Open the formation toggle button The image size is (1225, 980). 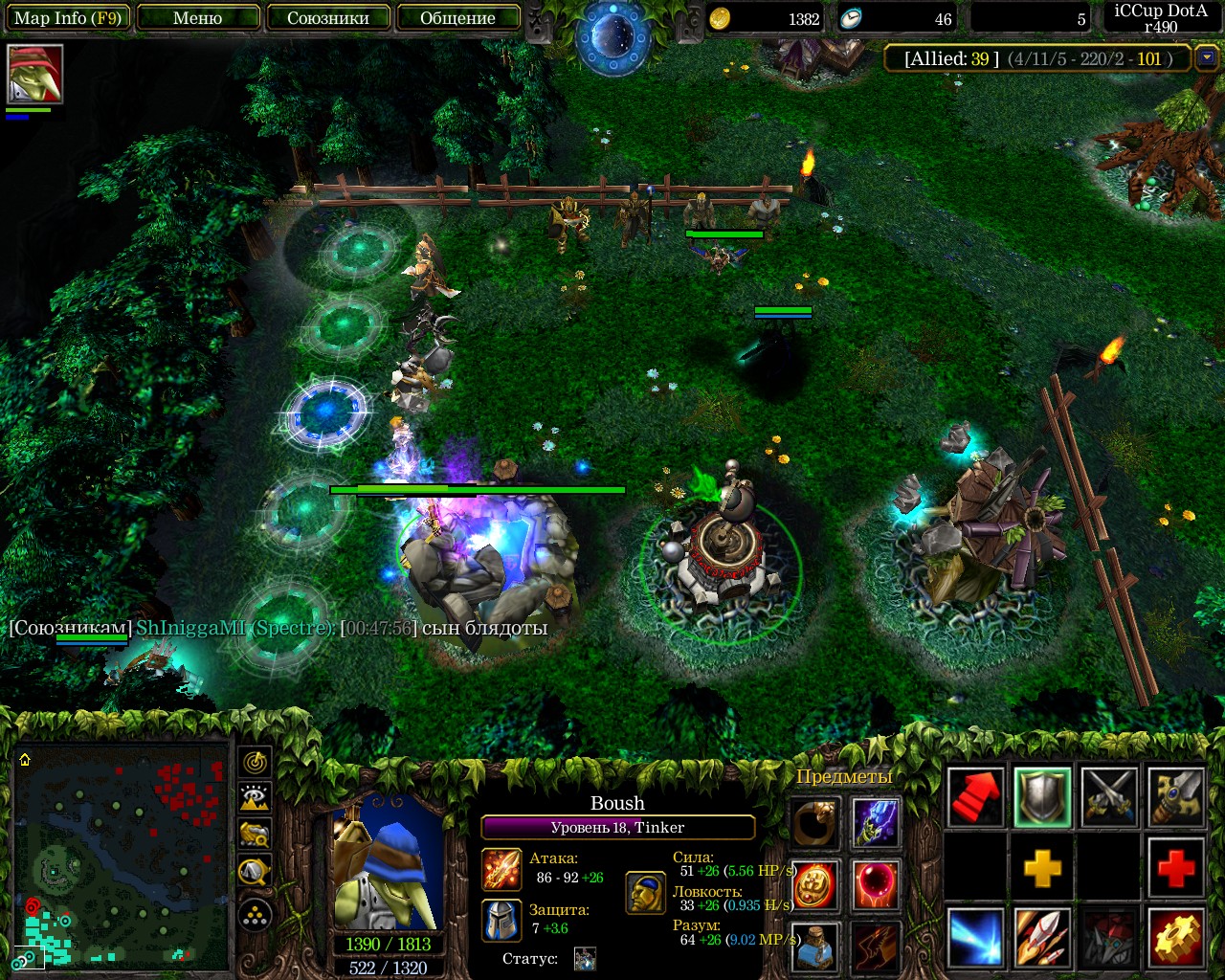point(255,916)
